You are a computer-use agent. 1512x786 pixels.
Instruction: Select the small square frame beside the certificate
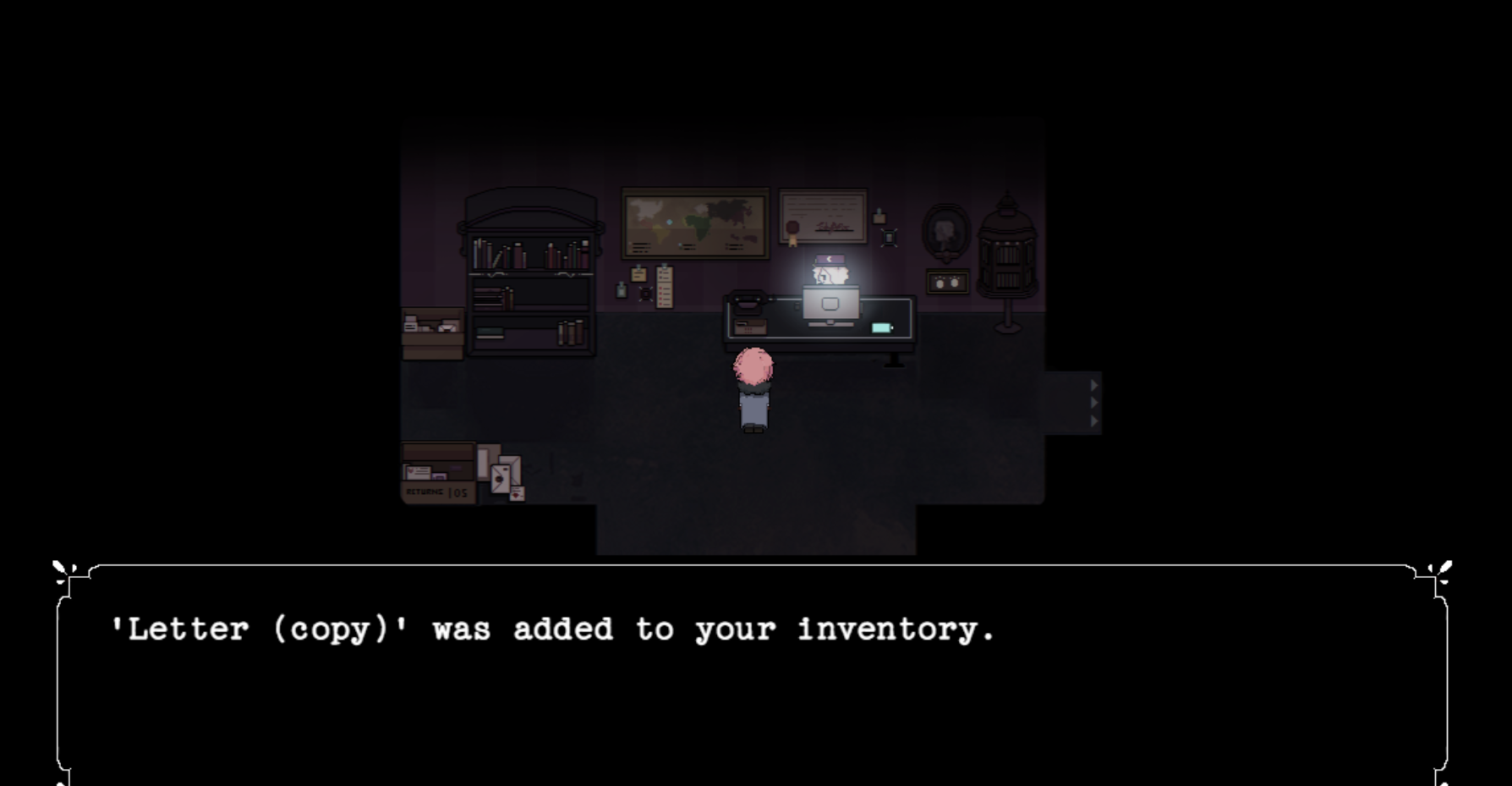coord(889,236)
